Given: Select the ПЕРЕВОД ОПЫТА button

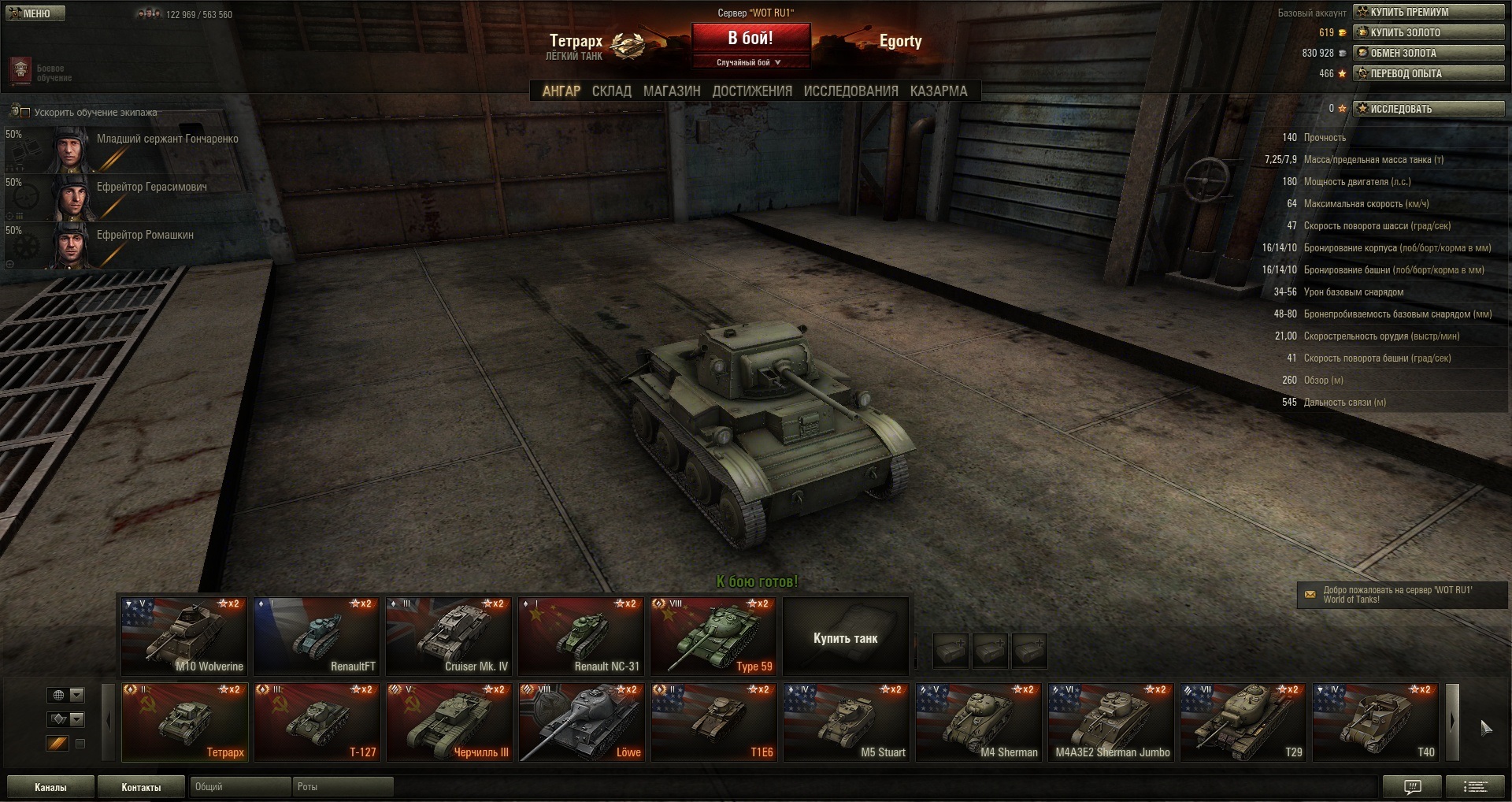Looking at the screenshot, I should click(x=1429, y=73).
